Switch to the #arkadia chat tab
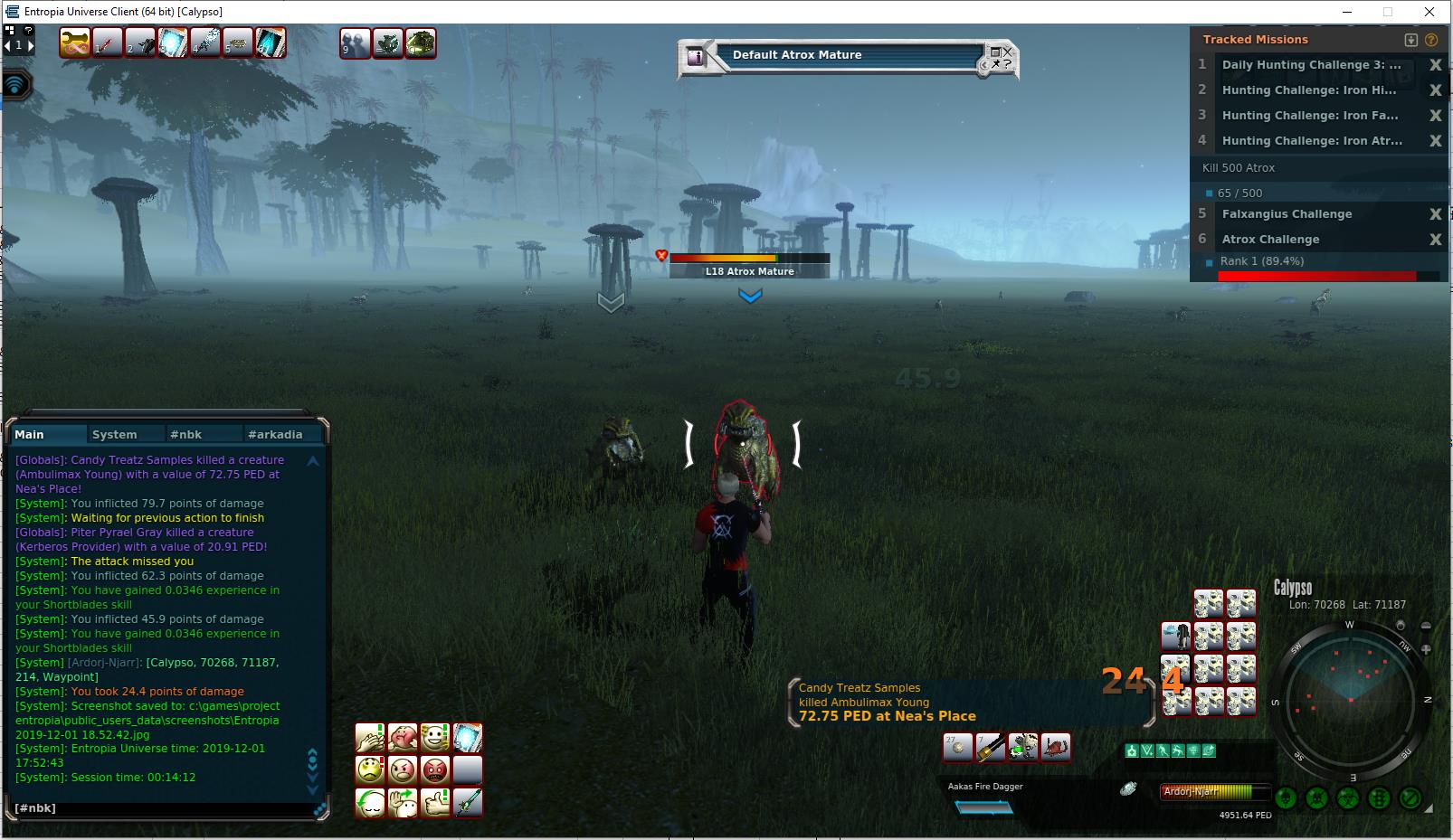Viewport: 1453px width, 840px height. [275, 435]
